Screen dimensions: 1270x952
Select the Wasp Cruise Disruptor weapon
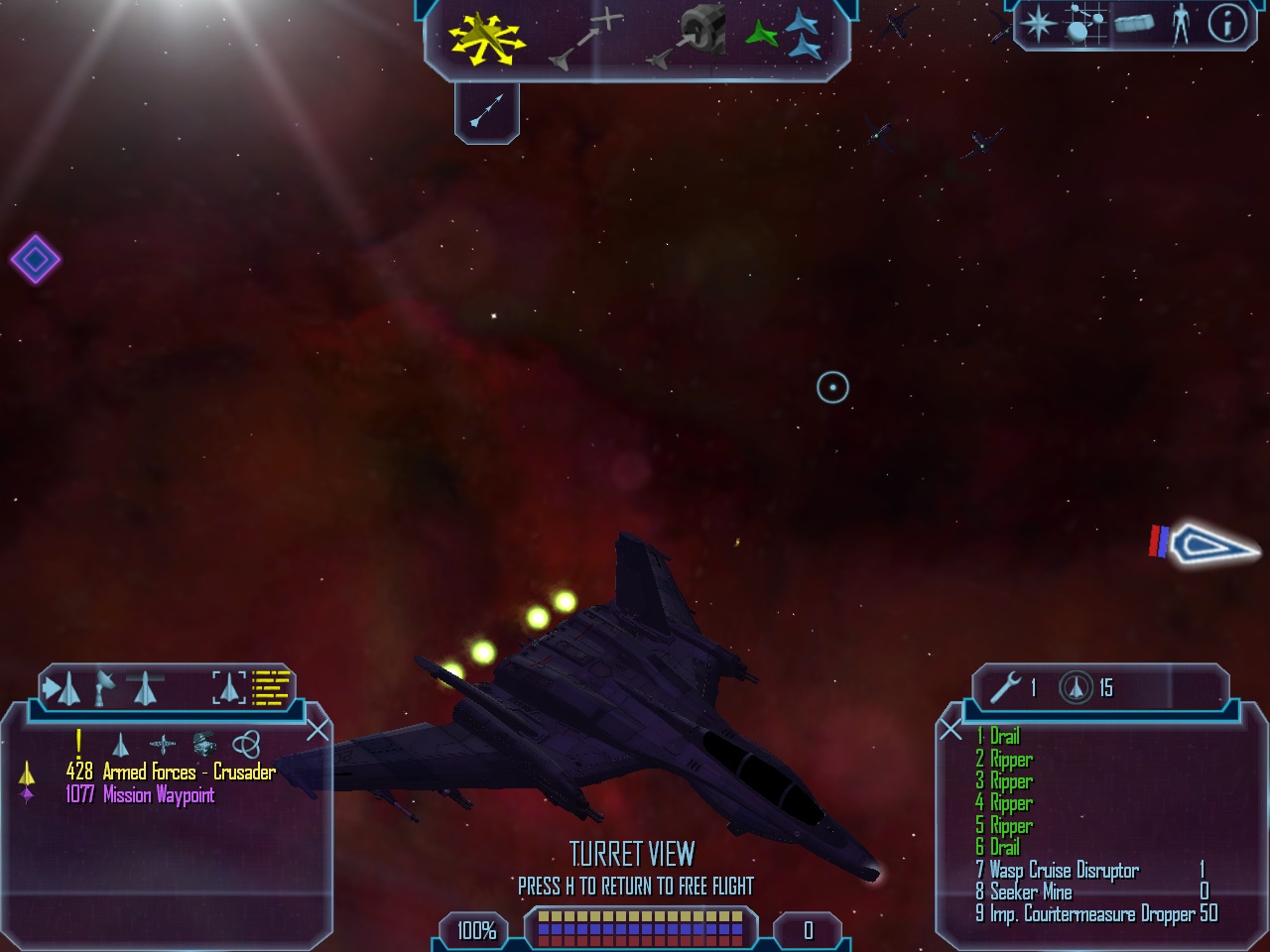click(1064, 871)
